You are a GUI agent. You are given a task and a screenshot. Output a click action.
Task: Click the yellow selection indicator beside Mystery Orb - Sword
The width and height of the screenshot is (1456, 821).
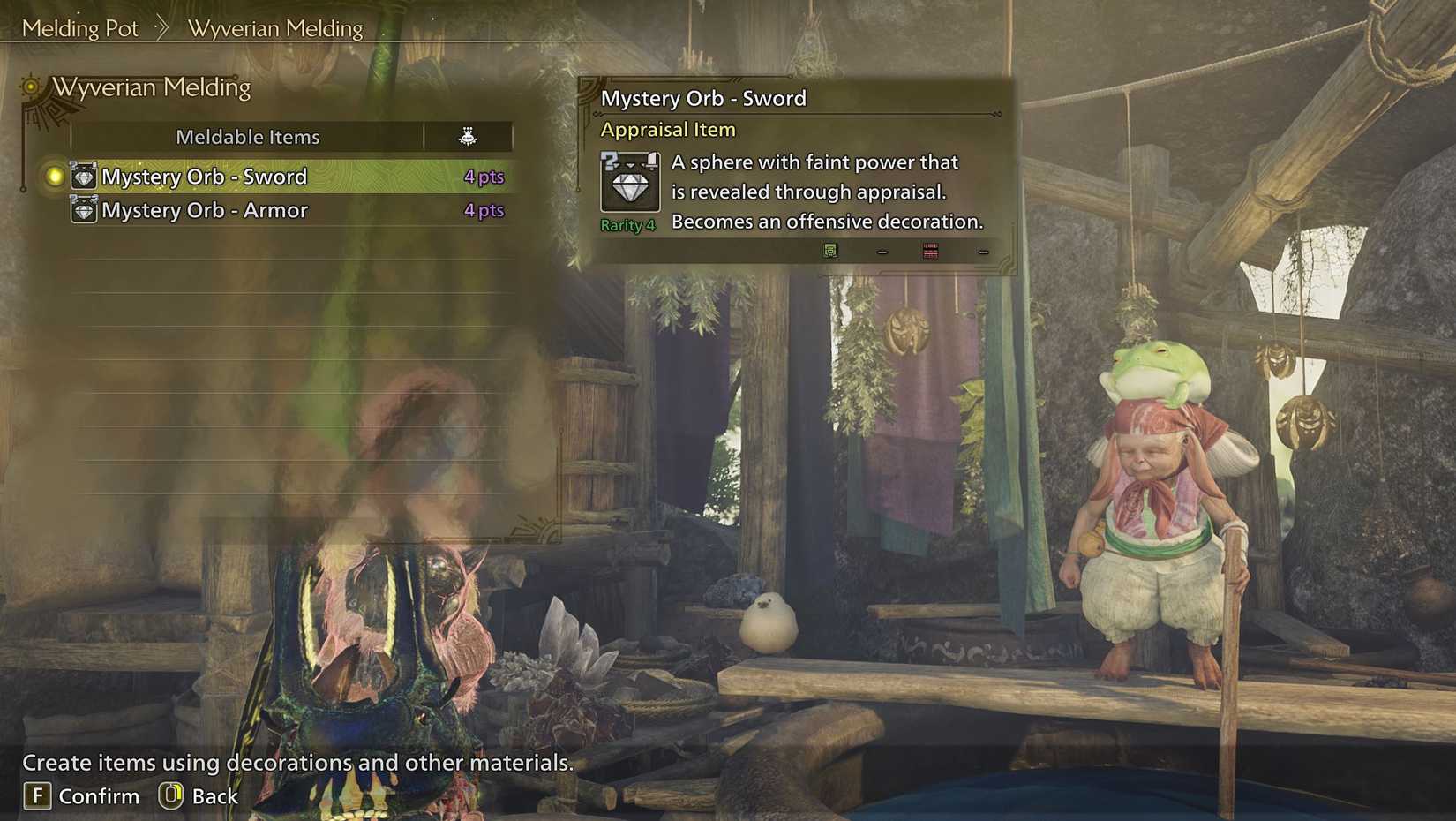click(53, 176)
